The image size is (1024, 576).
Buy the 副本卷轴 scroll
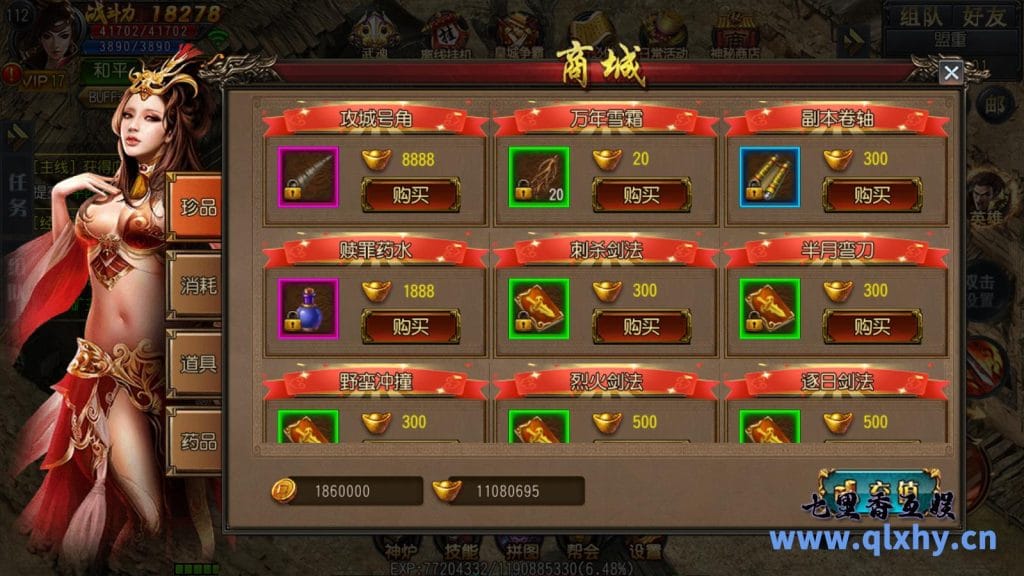click(872, 194)
